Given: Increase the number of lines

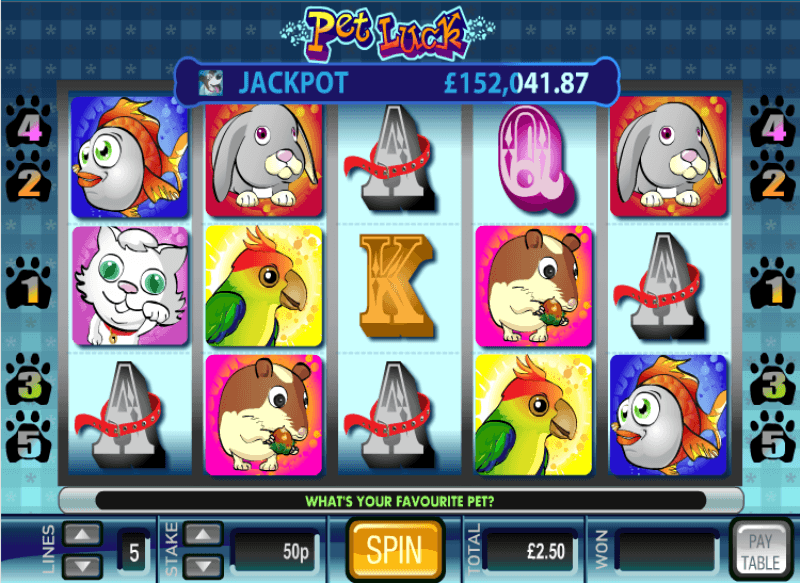Looking at the screenshot, I should point(82,535).
